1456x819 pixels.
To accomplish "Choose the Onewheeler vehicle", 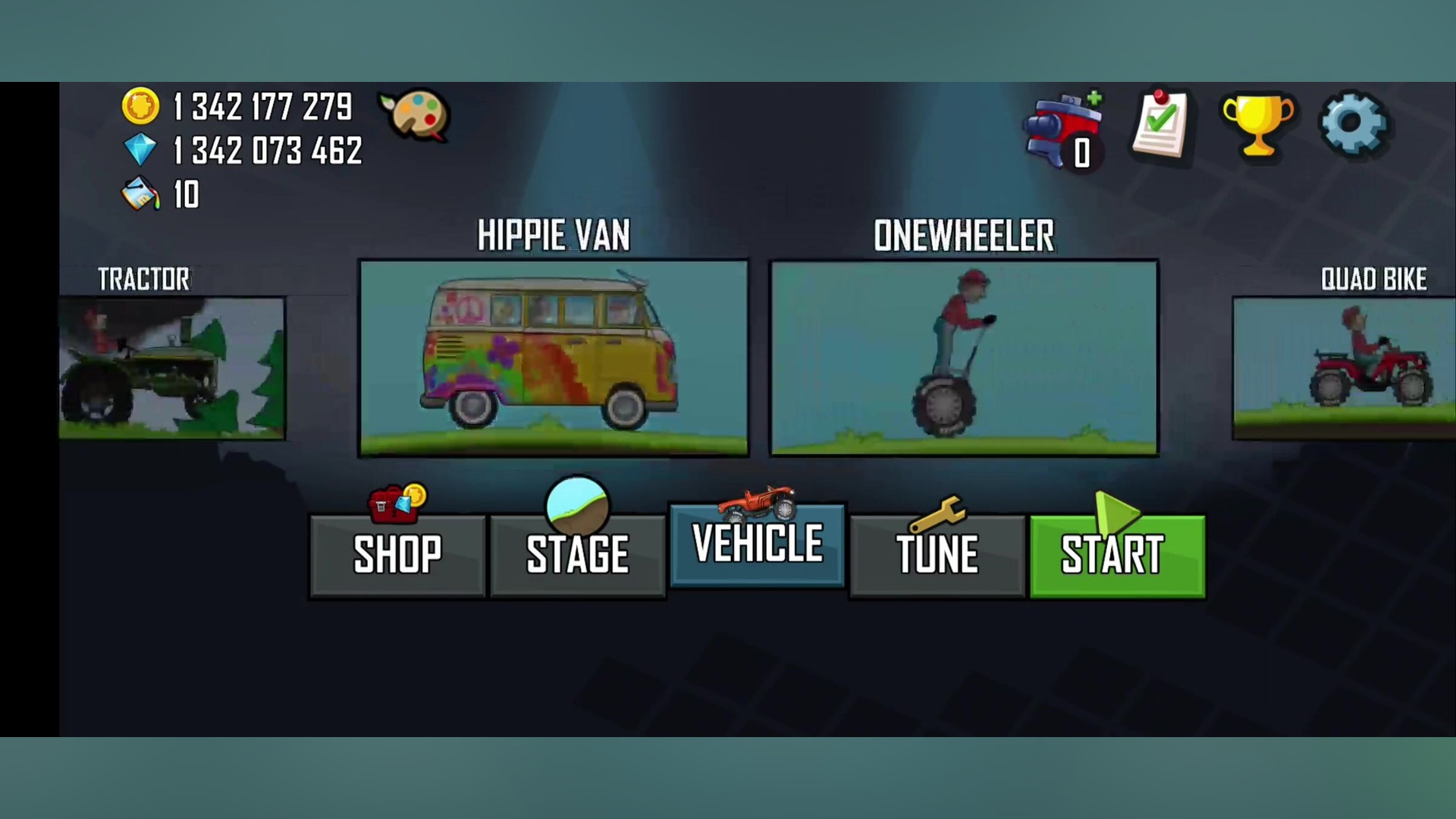I will [x=964, y=358].
